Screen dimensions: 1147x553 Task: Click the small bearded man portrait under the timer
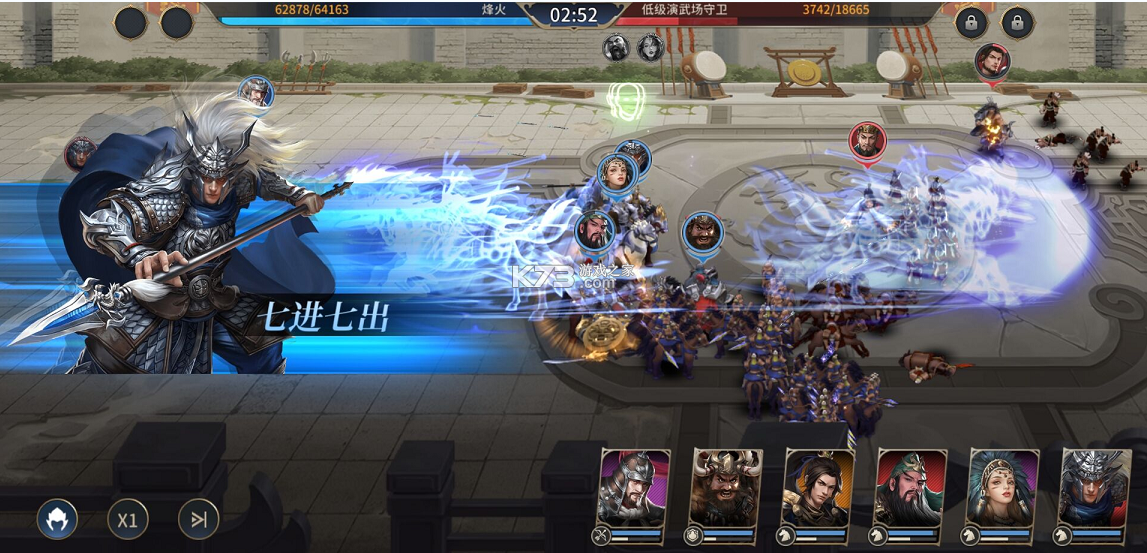[616, 47]
